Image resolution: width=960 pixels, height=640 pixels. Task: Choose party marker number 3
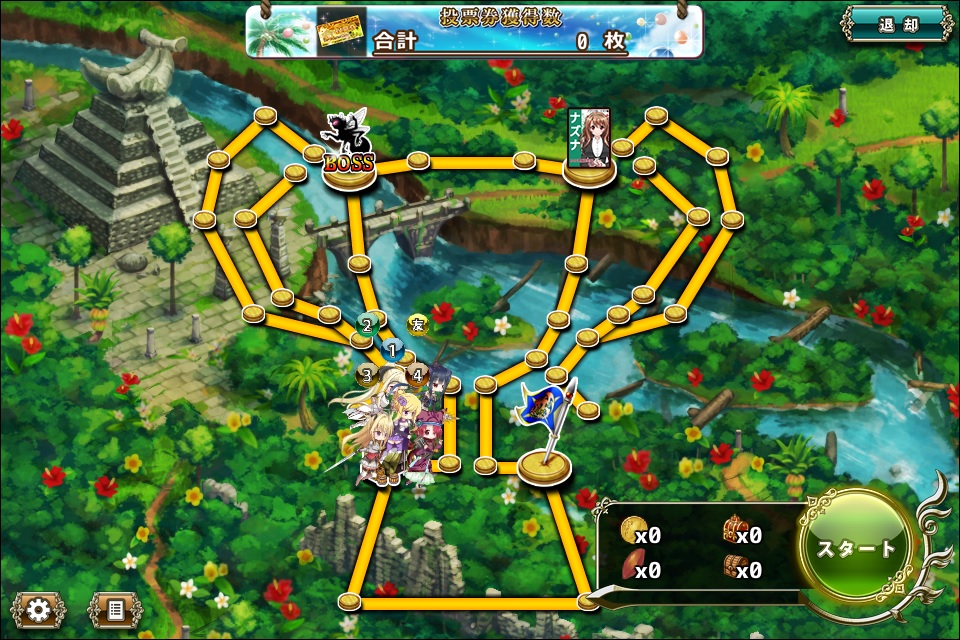point(366,375)
